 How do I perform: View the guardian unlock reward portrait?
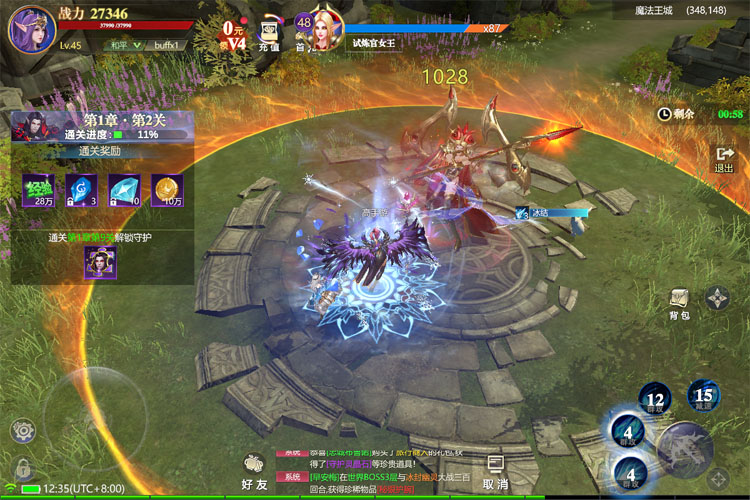pyautogui.click(x=101, y=262)
